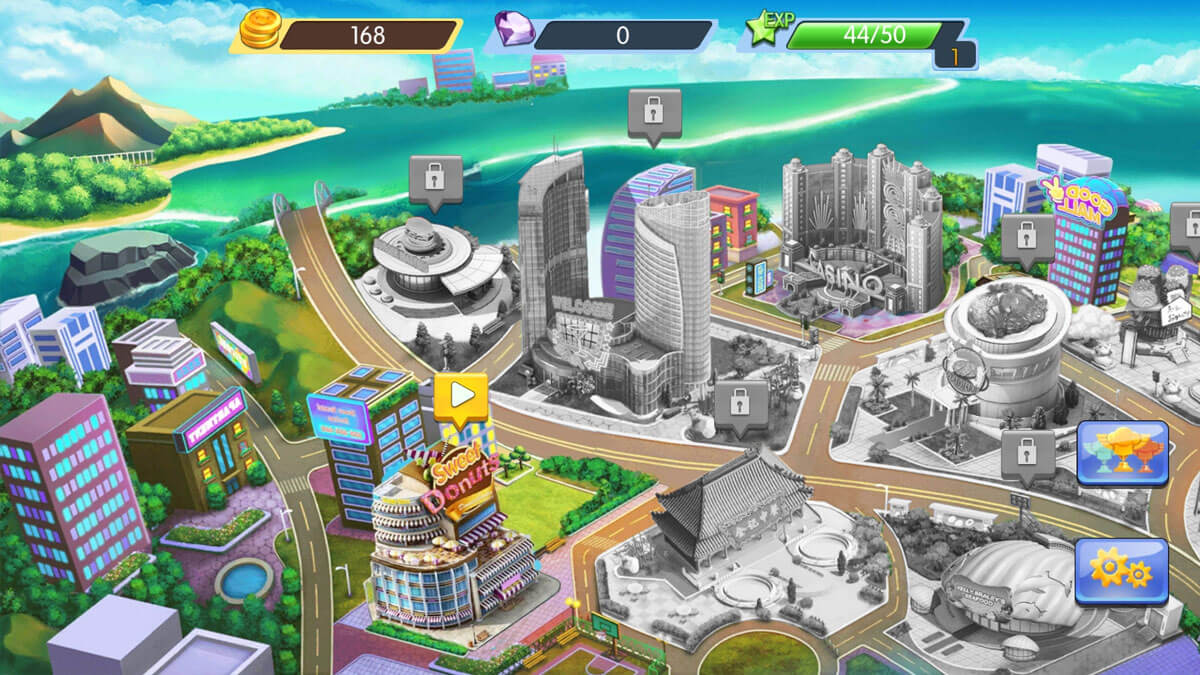Open the gear settings menu
This screenshot has width=1200, height=675.
pyautogui.click(x=1122, y=571)
